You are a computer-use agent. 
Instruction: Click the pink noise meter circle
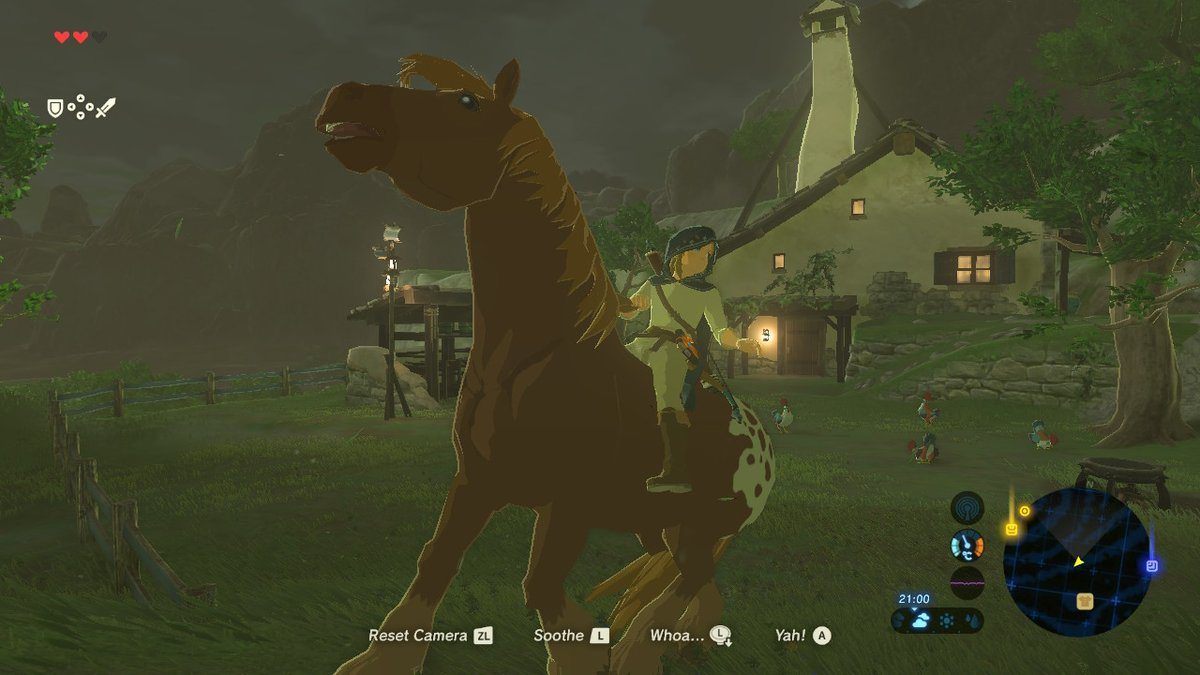tap(967, 582)
